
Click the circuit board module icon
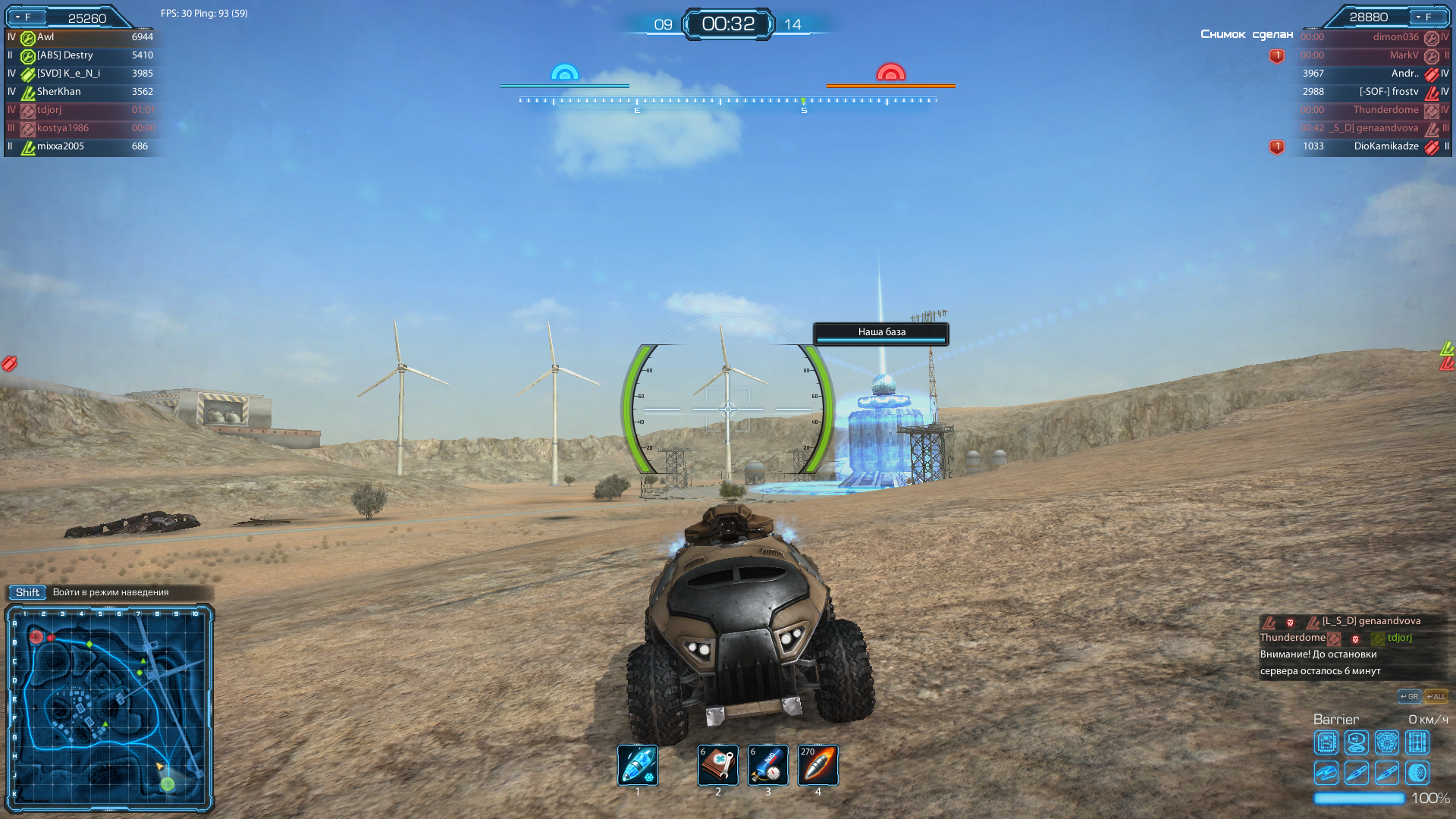[x=1326, y=742]
